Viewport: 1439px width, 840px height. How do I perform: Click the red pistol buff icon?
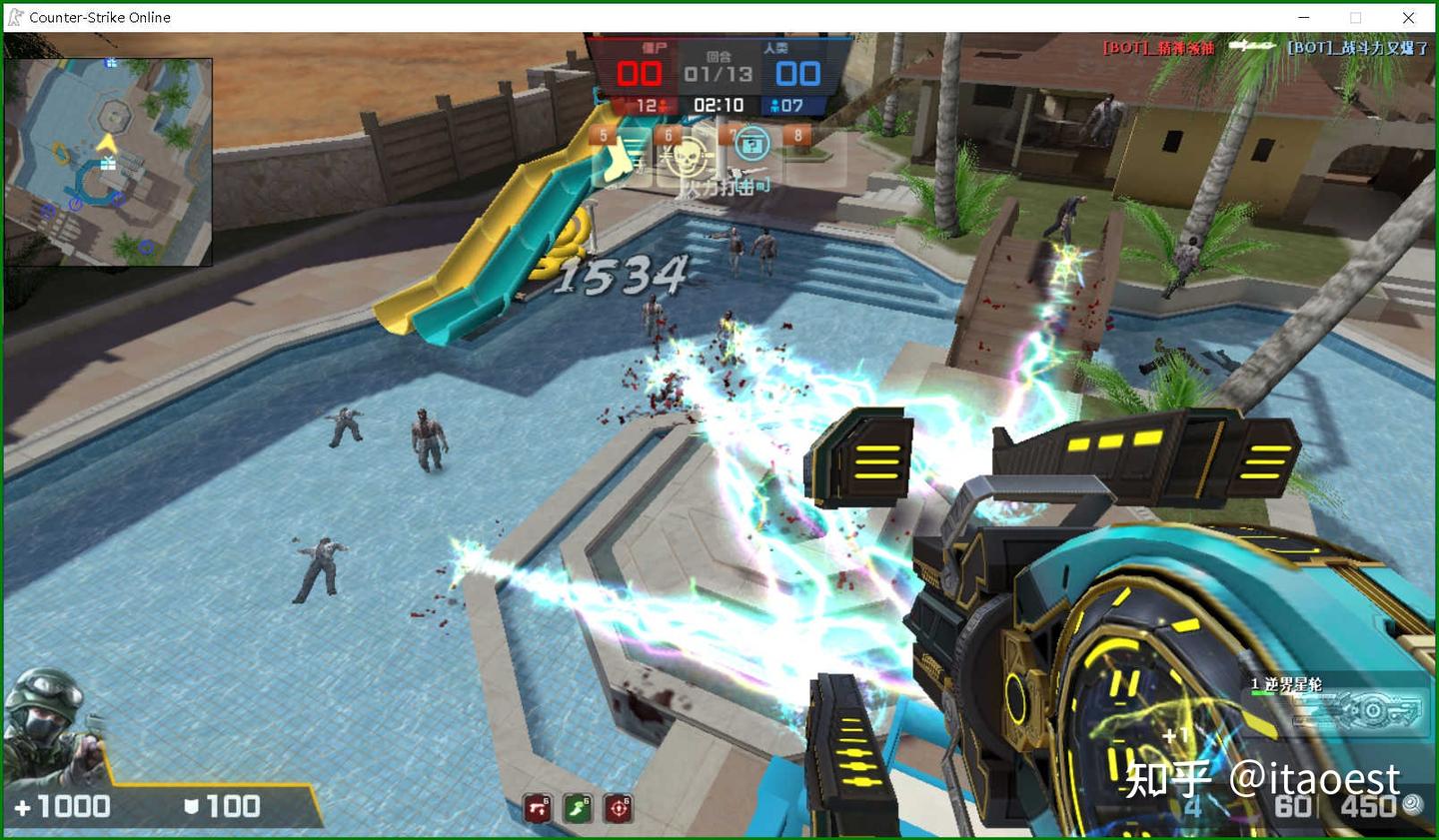click(538, 808)
